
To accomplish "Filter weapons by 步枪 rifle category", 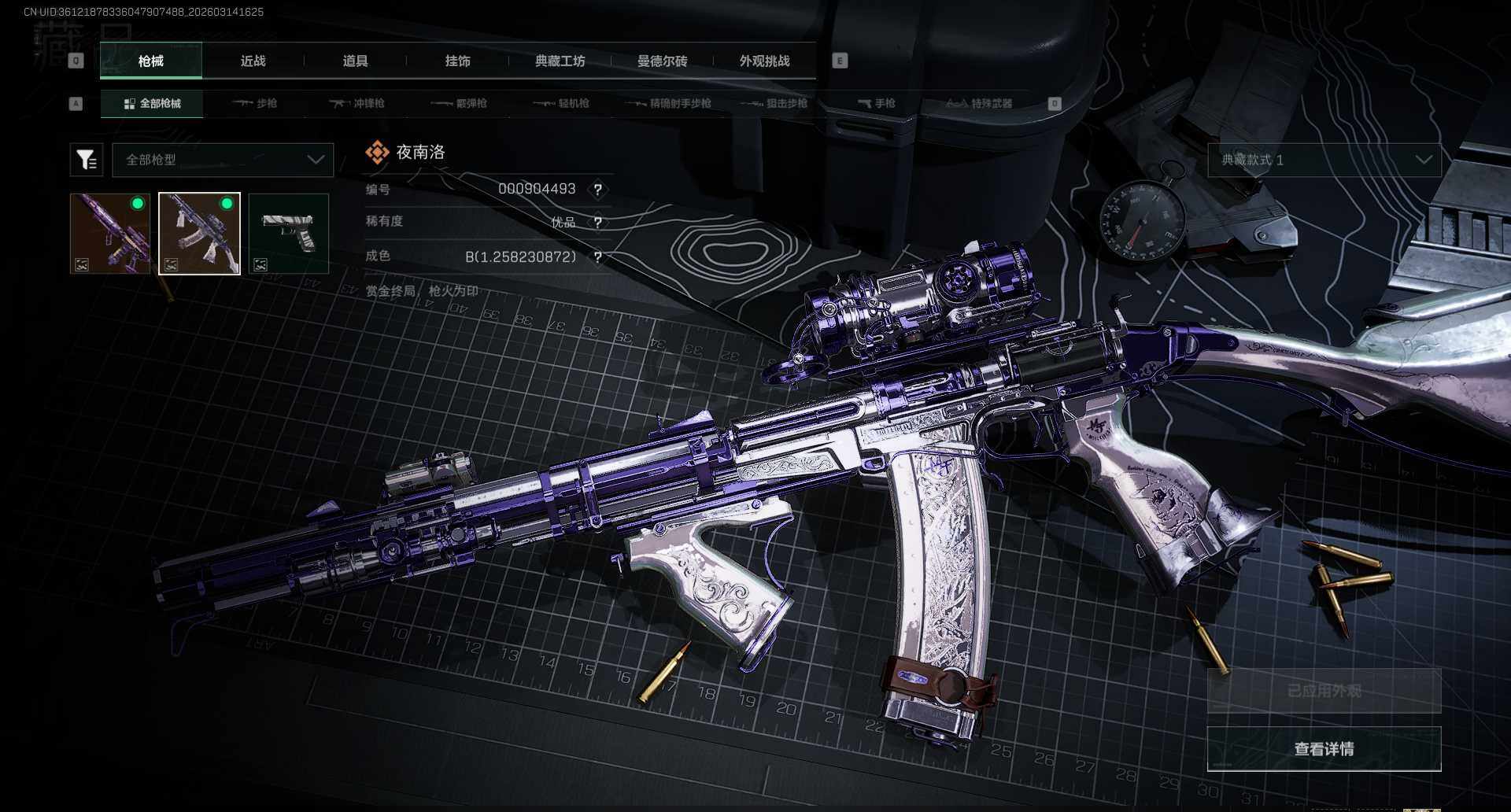I will pos(255,104).
